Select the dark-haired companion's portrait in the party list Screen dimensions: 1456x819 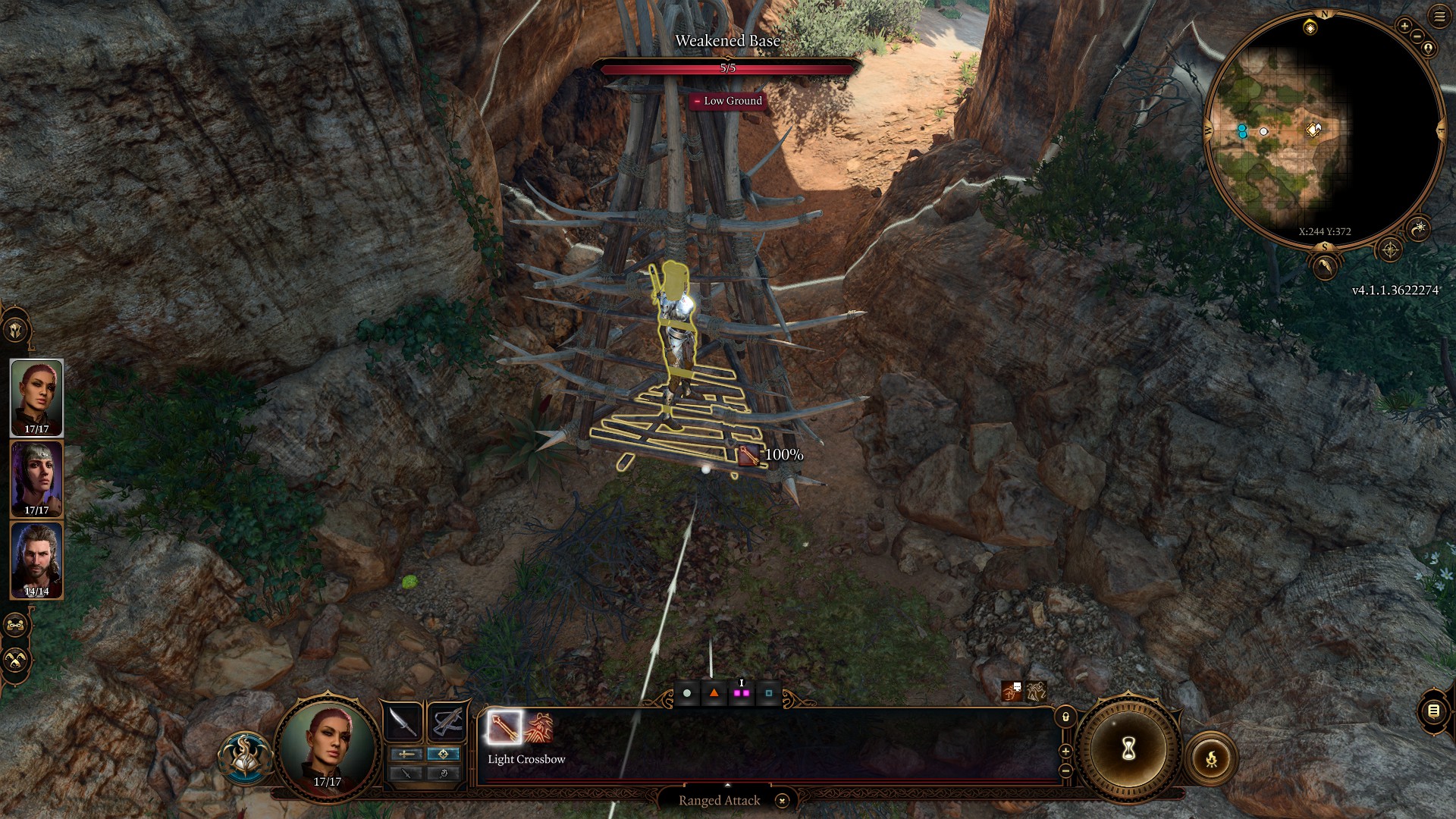click(36, 478)
